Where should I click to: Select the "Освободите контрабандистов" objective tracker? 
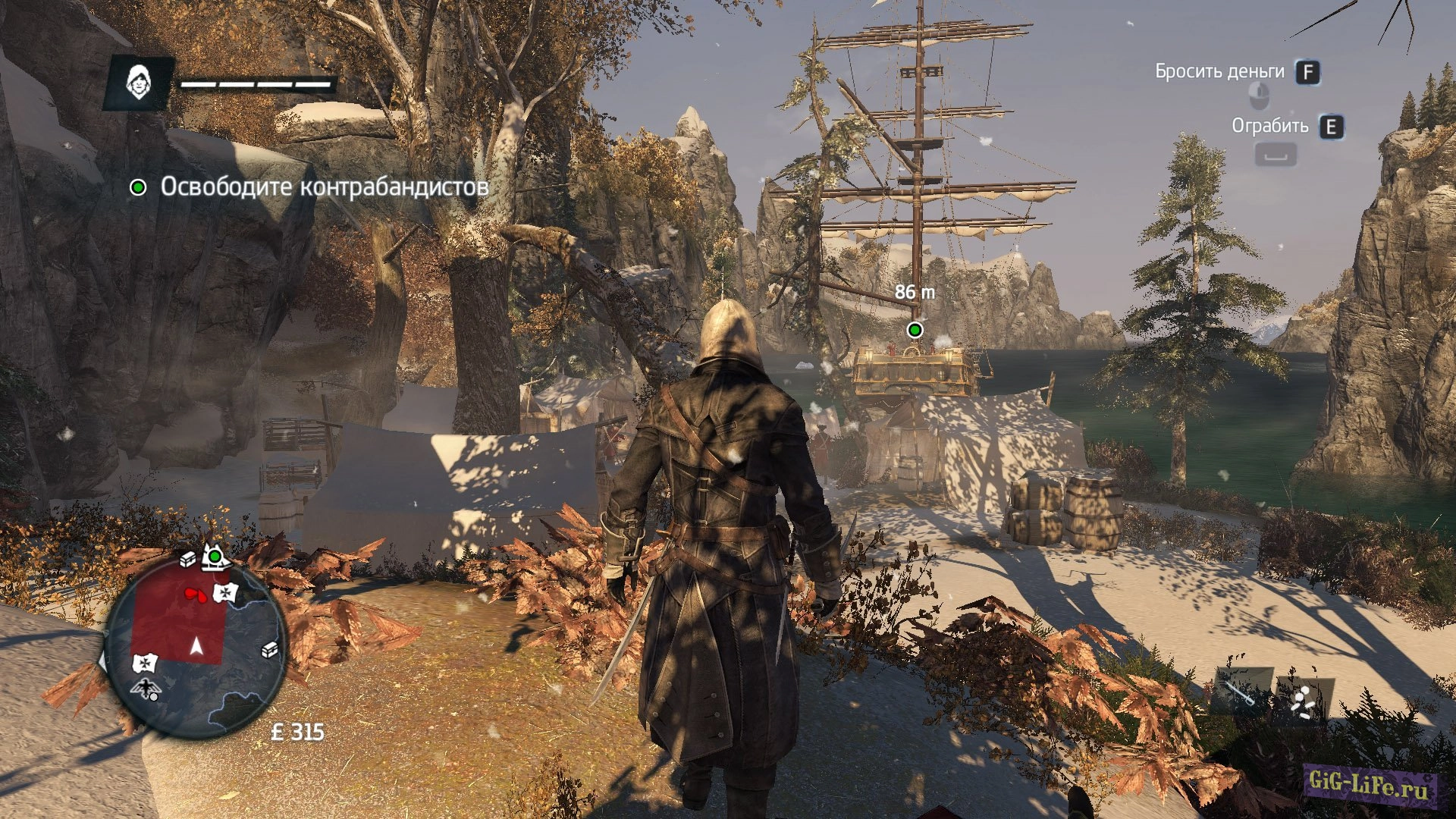point(309,187)
